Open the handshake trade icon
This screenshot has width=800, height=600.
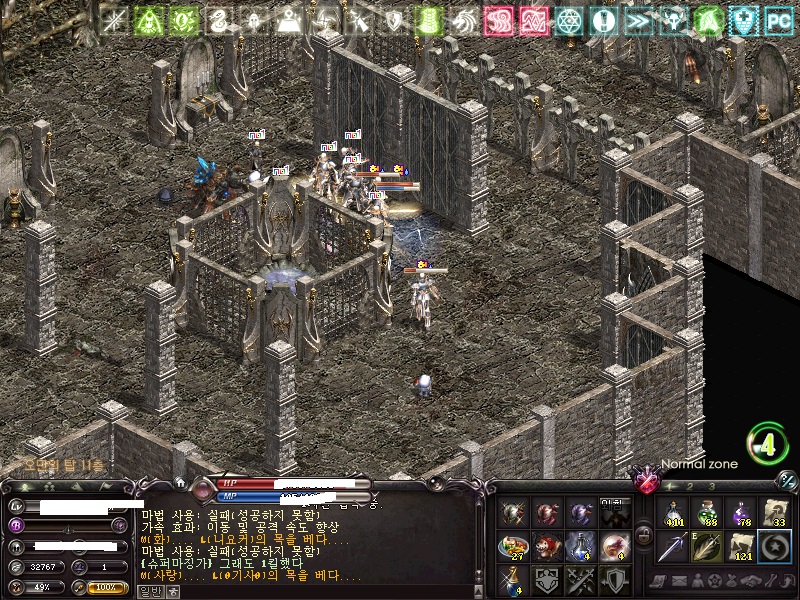tap(751, 580)
